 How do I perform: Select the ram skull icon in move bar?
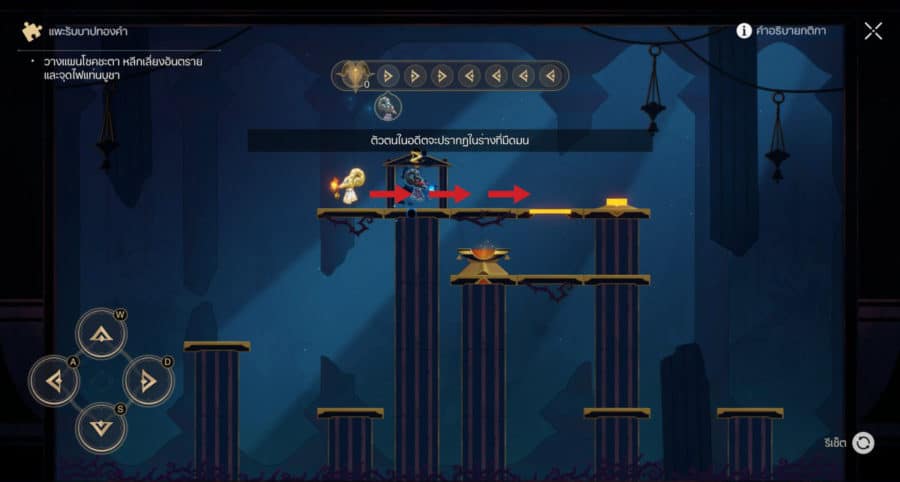point(353,76)
